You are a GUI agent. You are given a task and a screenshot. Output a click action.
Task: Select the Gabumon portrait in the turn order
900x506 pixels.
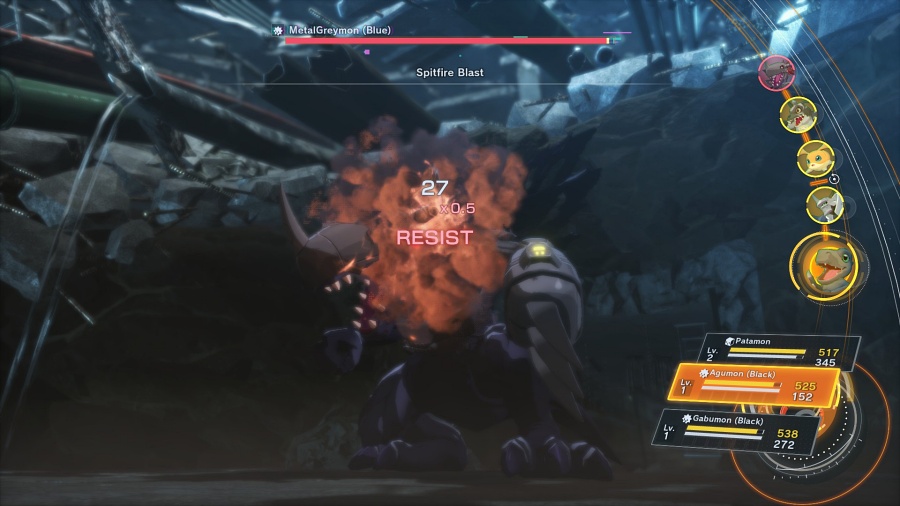[x=825, y=205]
